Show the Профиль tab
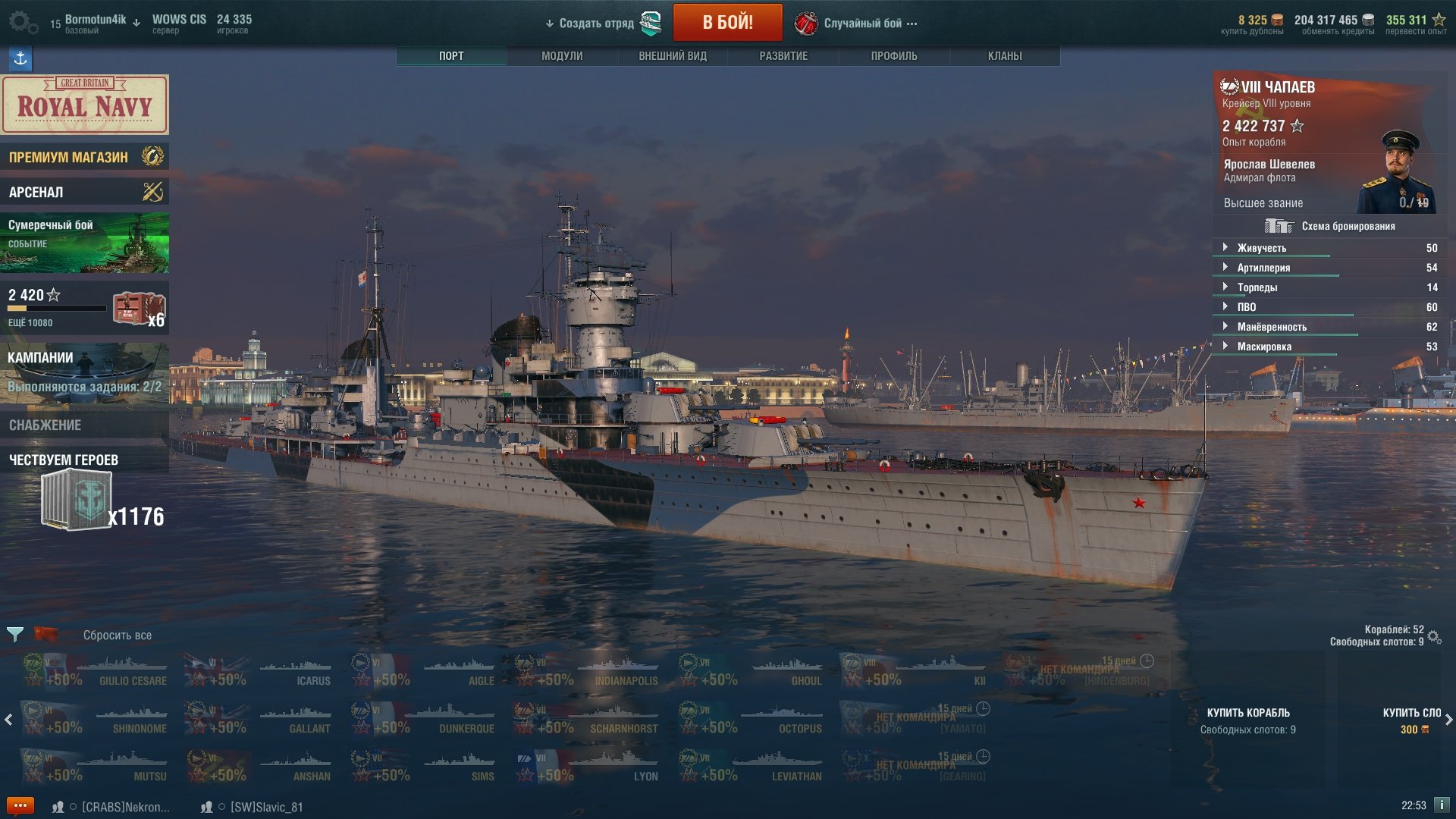1456x819 pixels. click(x=894, y=56)
